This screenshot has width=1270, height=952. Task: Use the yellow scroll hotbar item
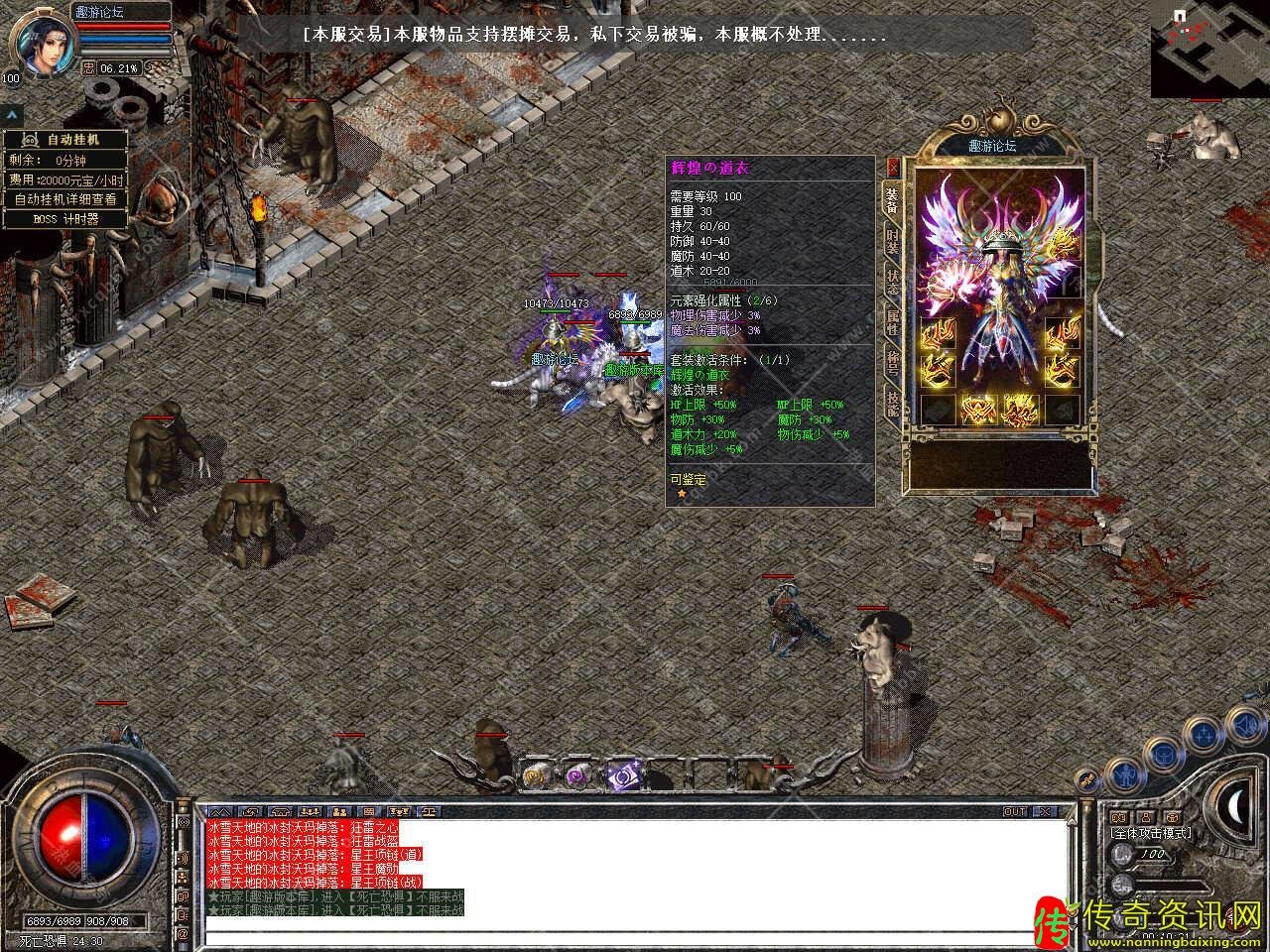(536, 776)
